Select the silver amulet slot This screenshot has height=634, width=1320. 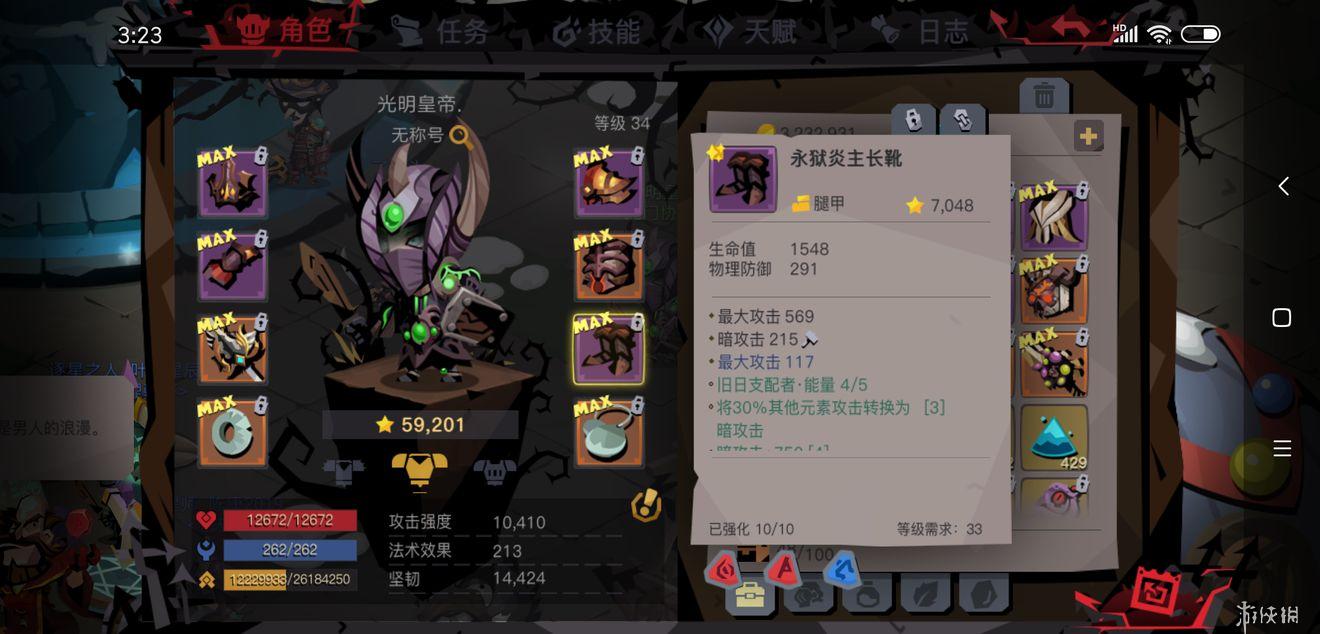pyautogui.click(x=609, y=433)
